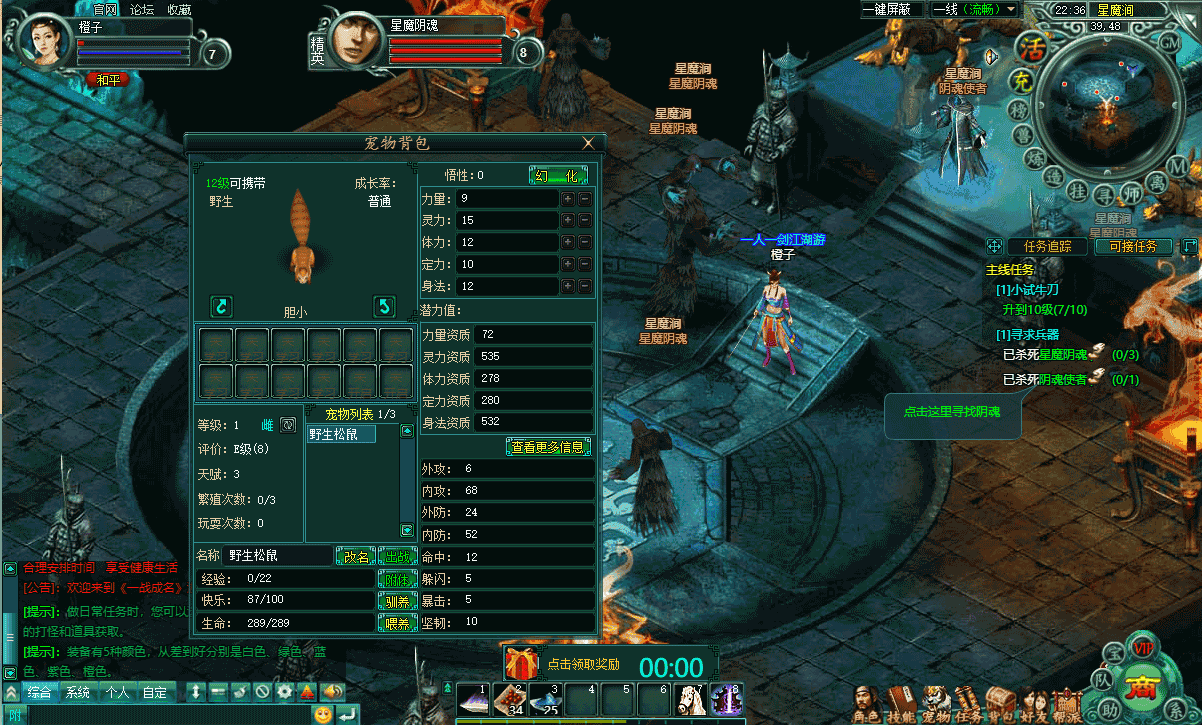Click the 活 activity button by minimap
Image resolution: width=1202 pixels, height=725 pixels.
(x=1030, y=46)
